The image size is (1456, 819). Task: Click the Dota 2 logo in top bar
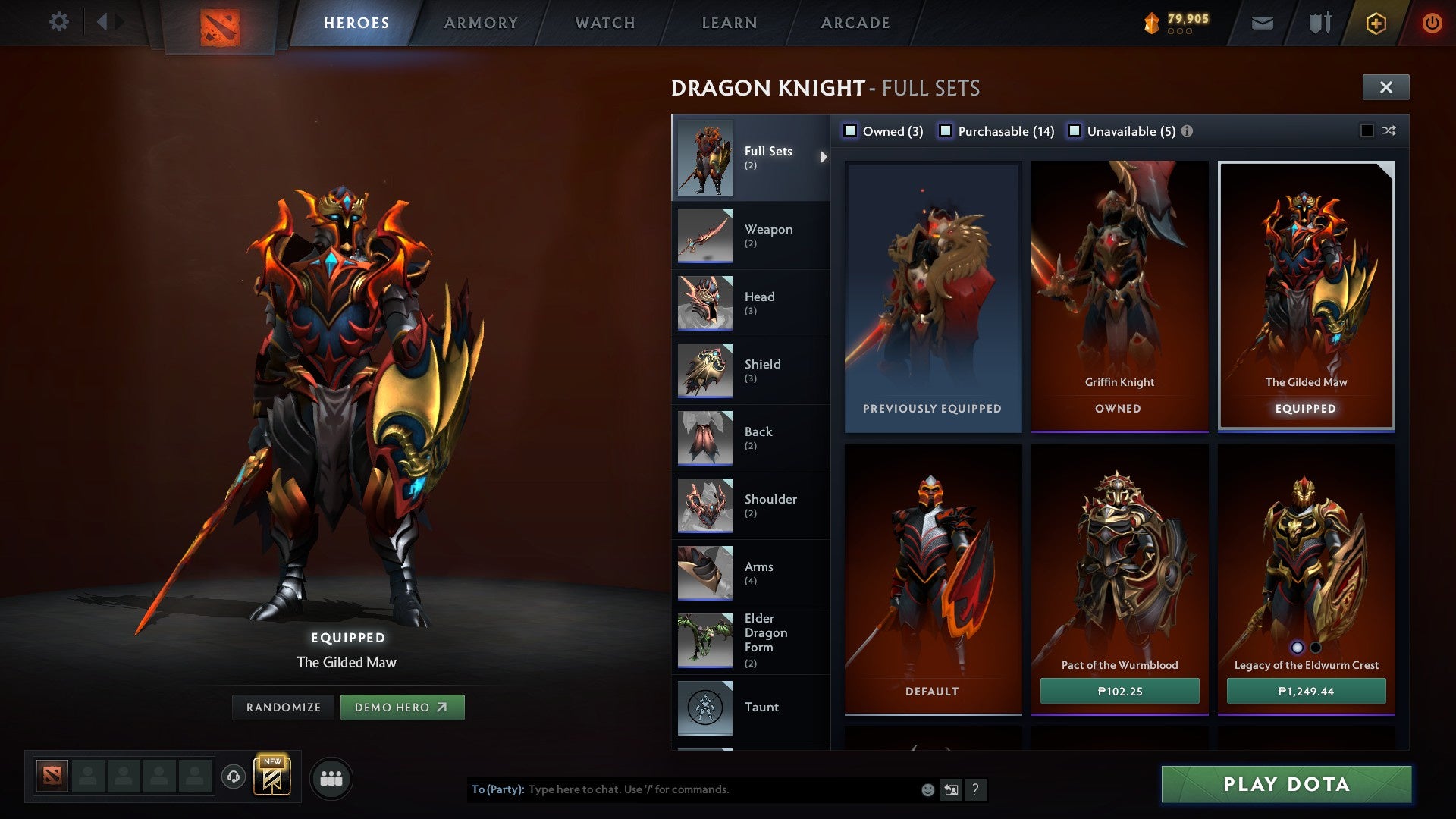click(220, 22)
